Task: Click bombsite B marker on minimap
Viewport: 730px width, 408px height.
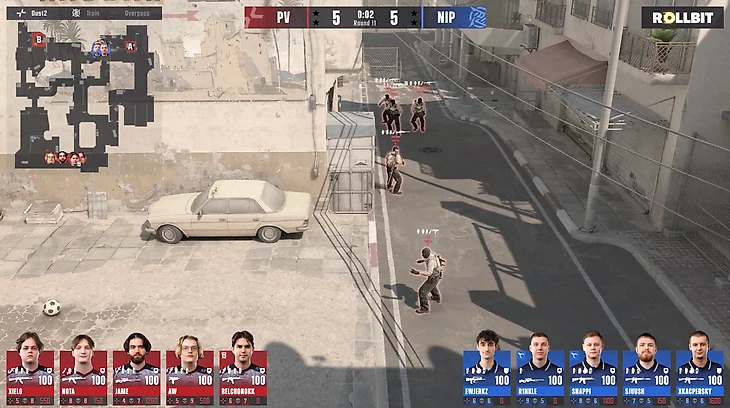Action: pyautogui.click(x=40, y=39)
